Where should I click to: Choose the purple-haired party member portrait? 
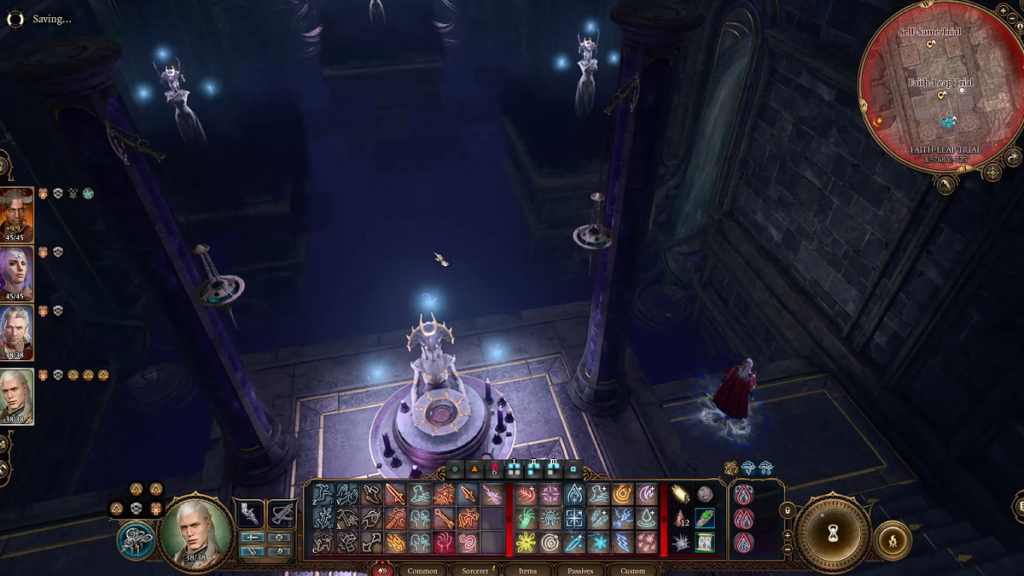coord(17,272)
